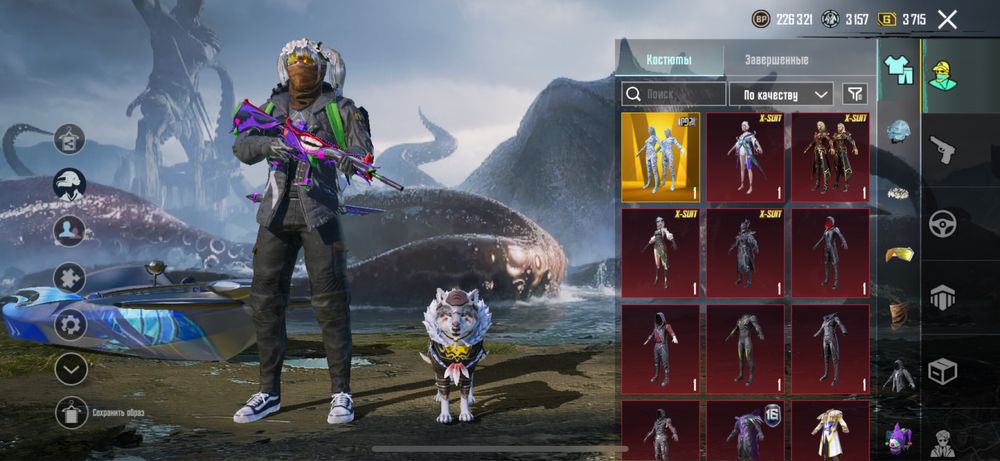Open the outfit sets clothing category

[x=899, y=70]
